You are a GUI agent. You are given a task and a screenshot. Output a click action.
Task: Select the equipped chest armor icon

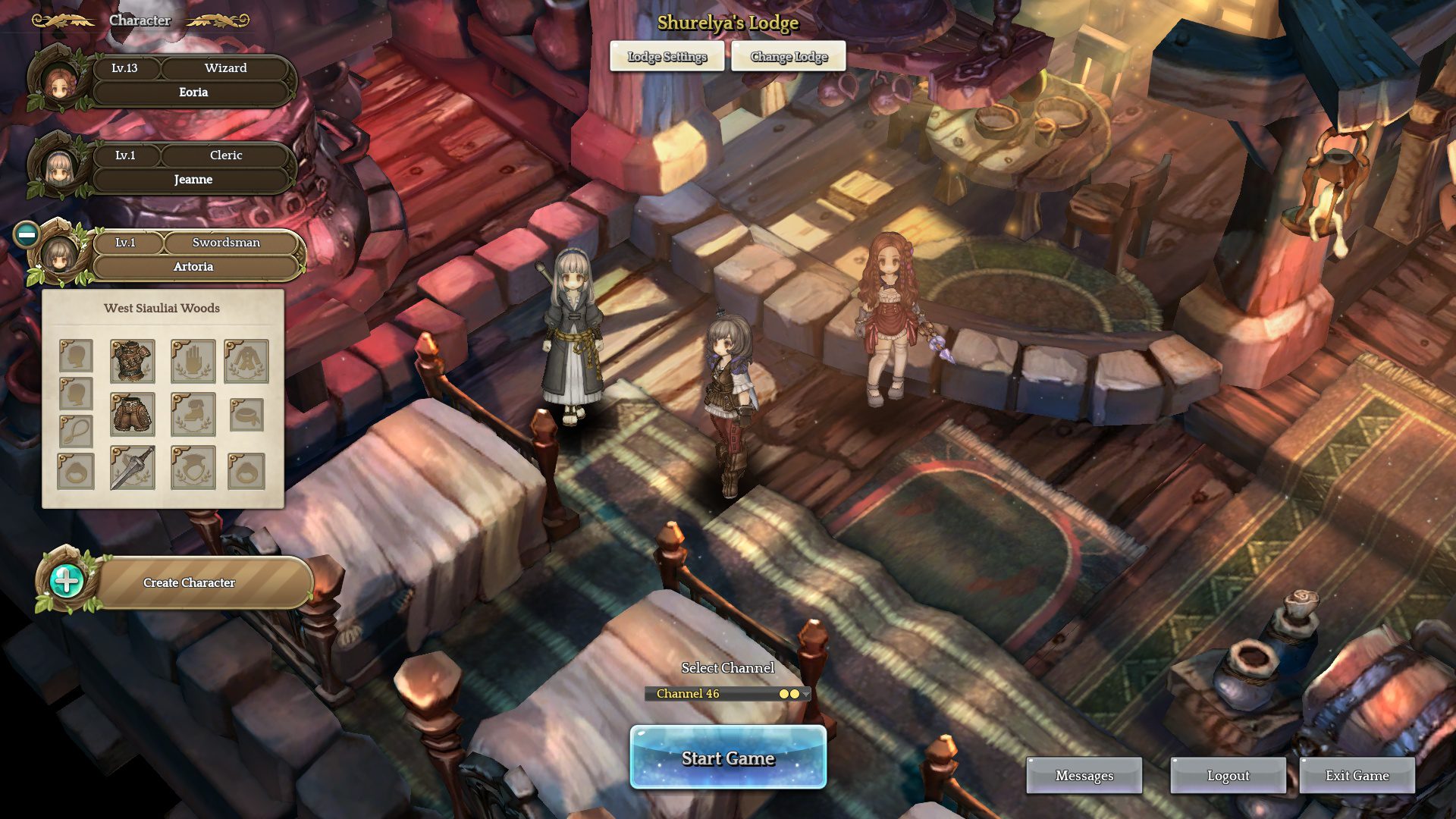coord(133,362)
